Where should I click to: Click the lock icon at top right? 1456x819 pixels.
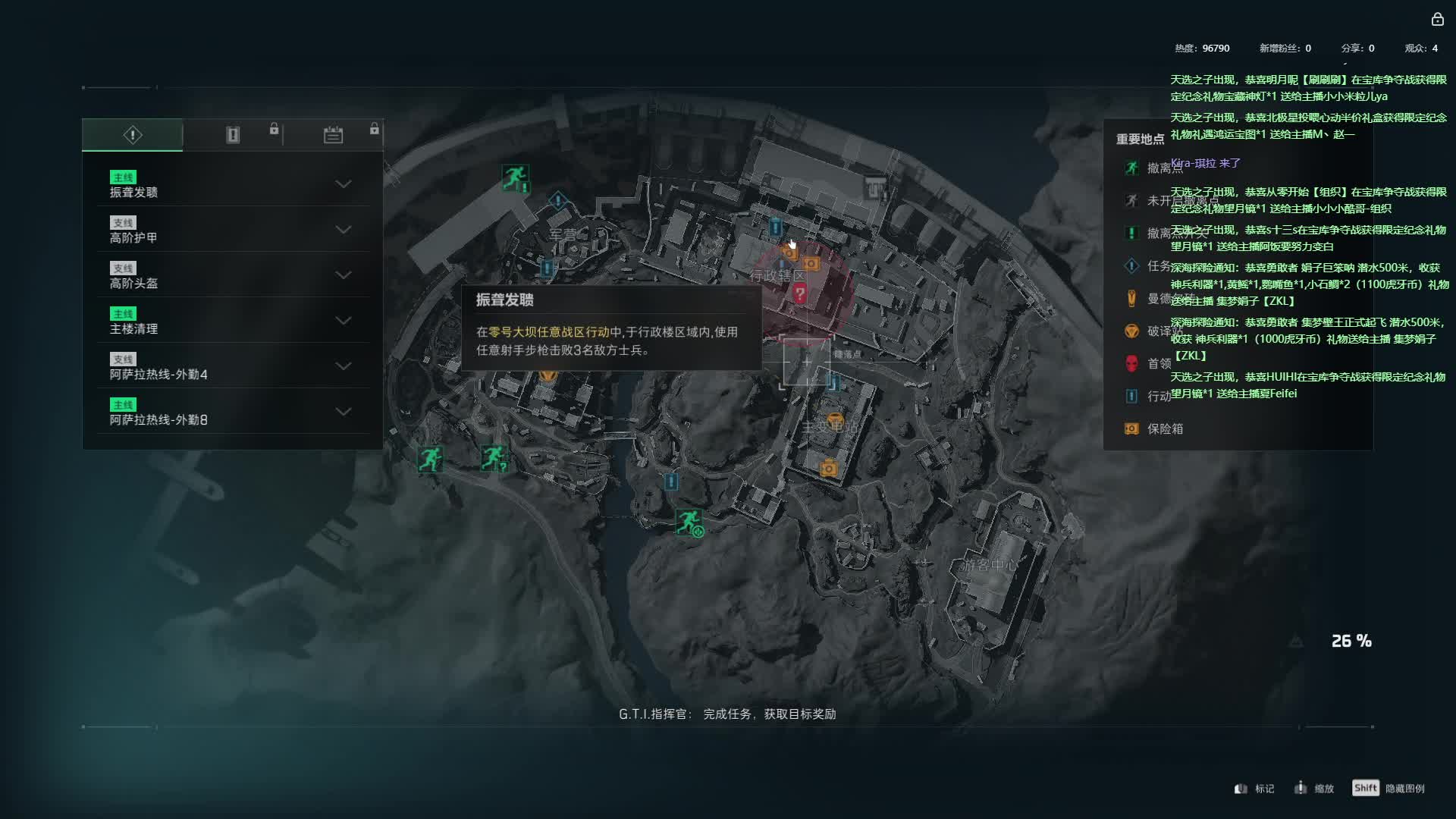[x=1437, y=20]
